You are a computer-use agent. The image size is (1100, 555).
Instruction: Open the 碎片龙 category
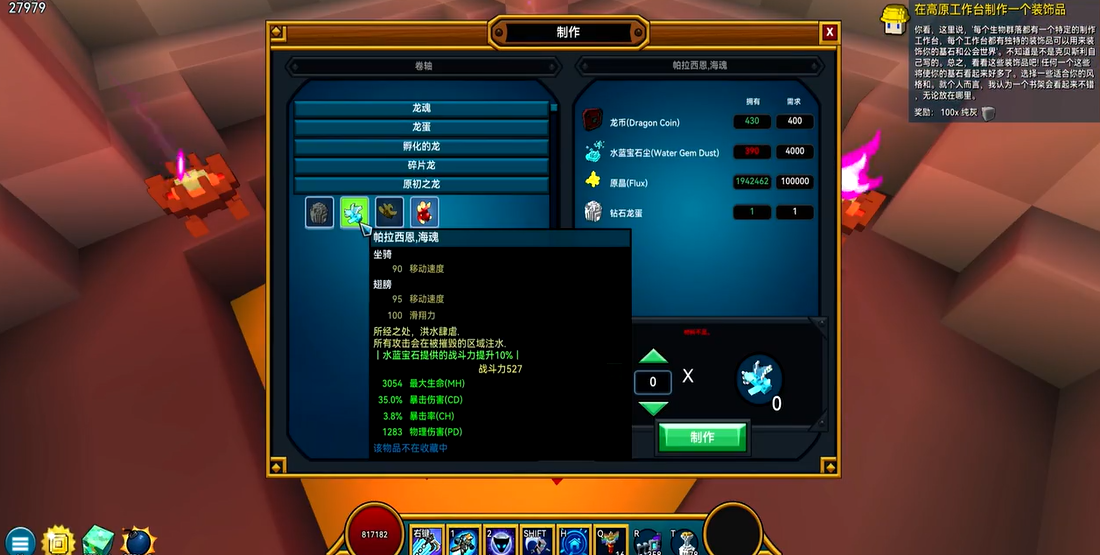[x=422, y=165]
